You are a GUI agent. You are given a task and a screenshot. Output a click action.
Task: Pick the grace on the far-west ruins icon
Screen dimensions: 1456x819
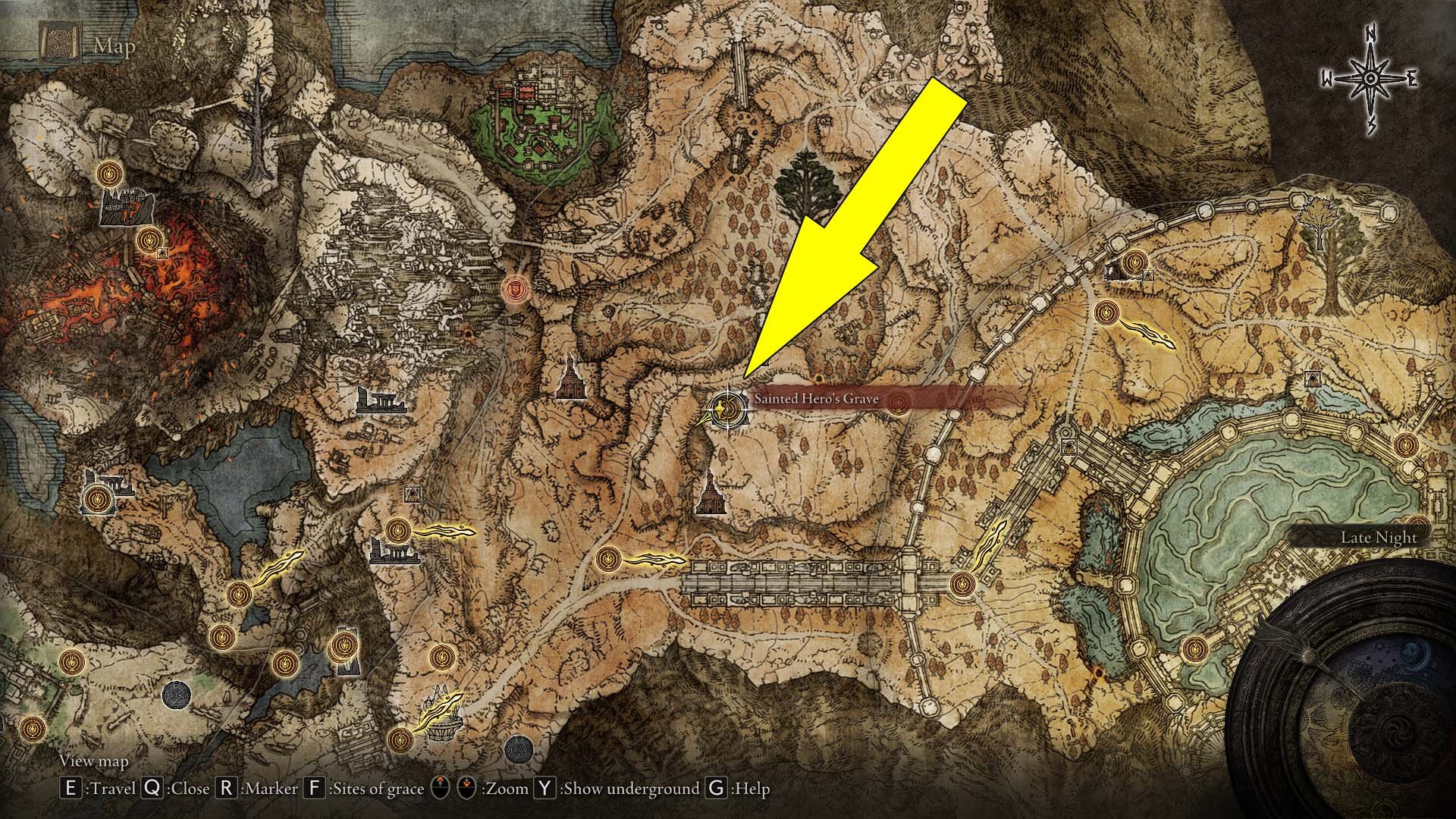[96, 499]
